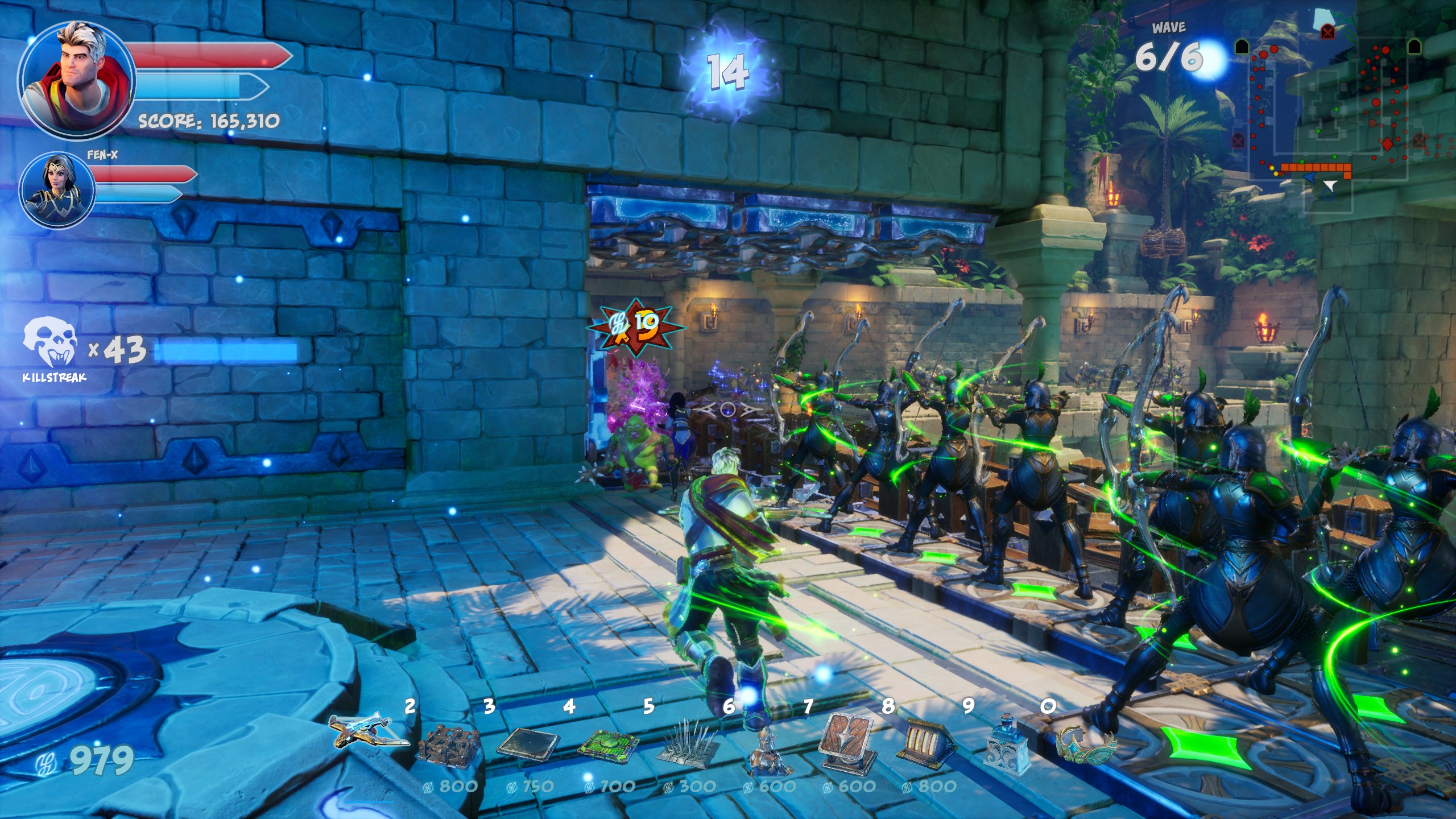Image resolution: width=1456 pixels, height=819 pixels.
Task: Choose the archer guardian slot
Action: [769, 748]
